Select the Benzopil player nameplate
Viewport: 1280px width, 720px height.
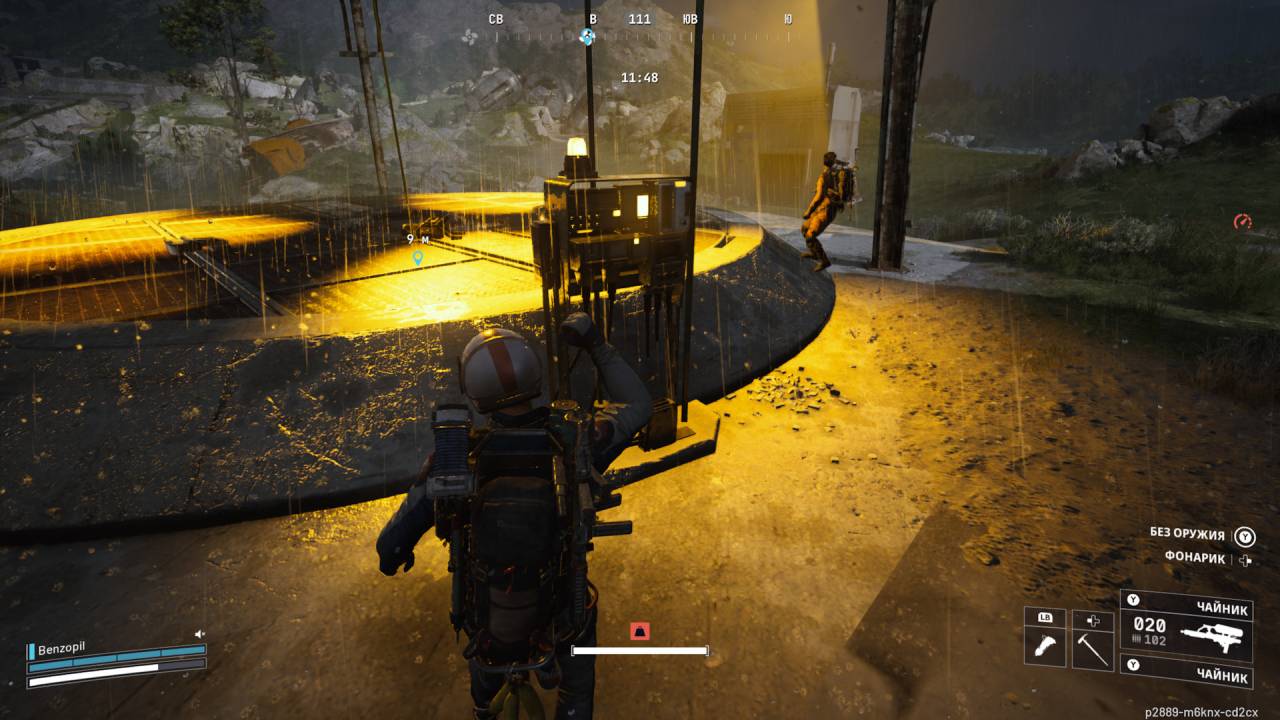point(60,648)
